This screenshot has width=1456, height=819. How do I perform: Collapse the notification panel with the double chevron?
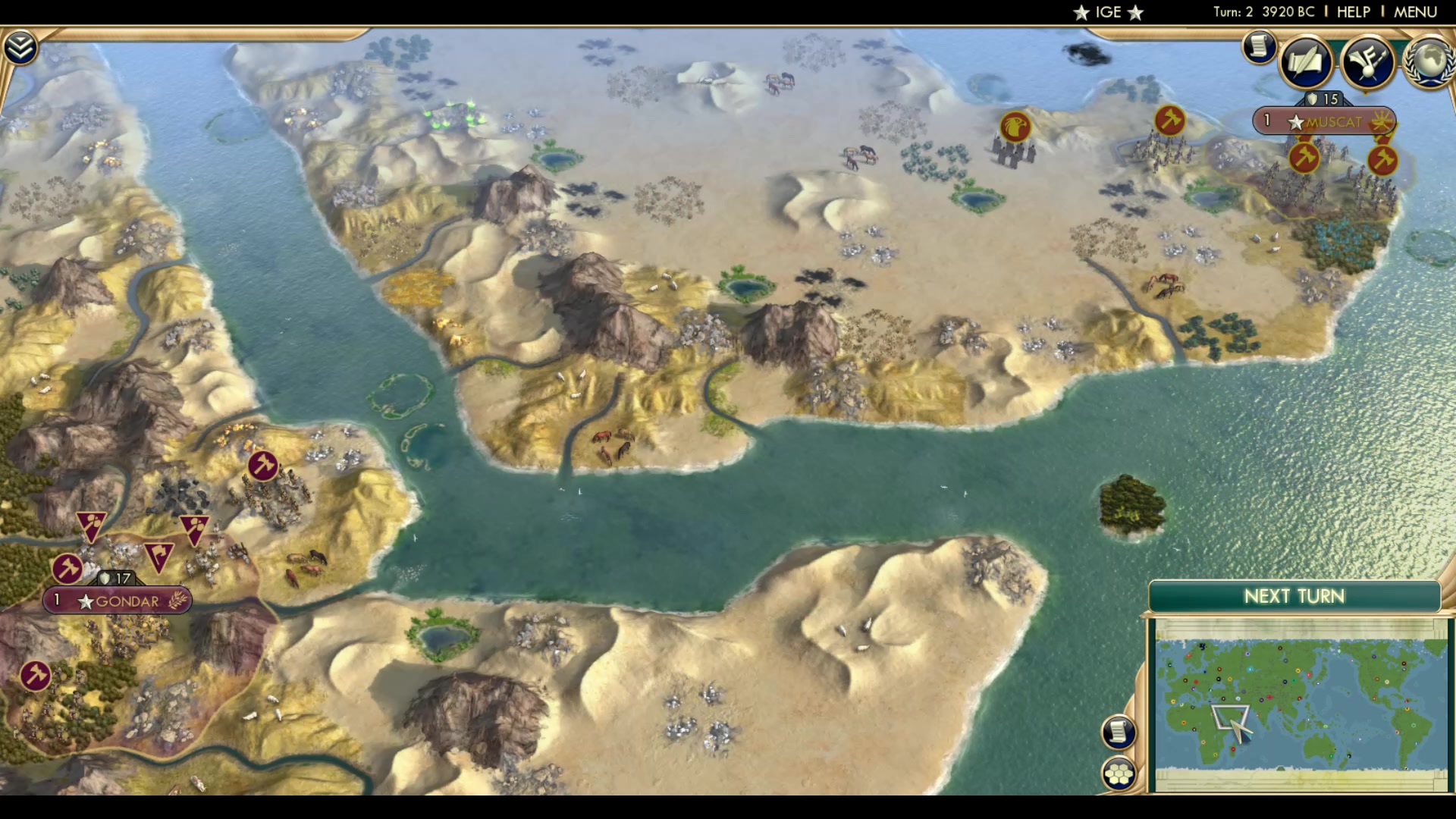pyautogui.click(x=22, y=45)
